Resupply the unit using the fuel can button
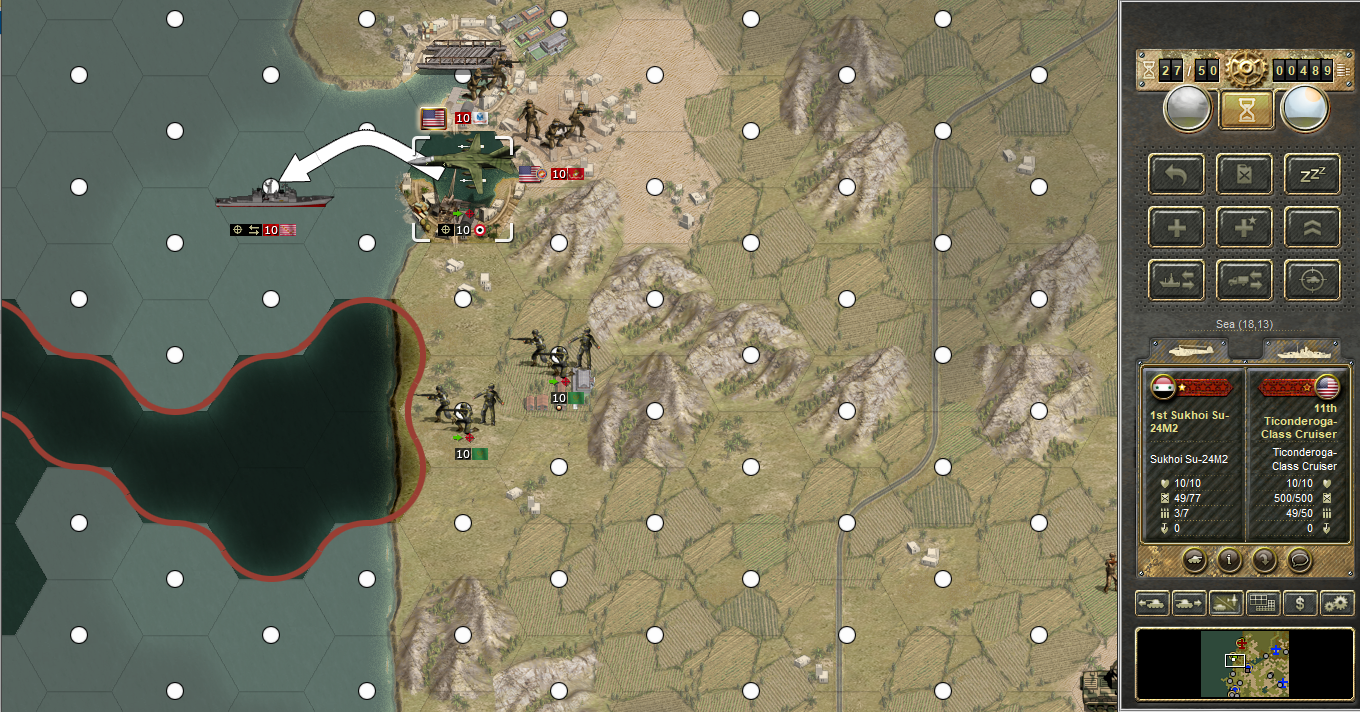1360x712 pixels. point(1244,174)
